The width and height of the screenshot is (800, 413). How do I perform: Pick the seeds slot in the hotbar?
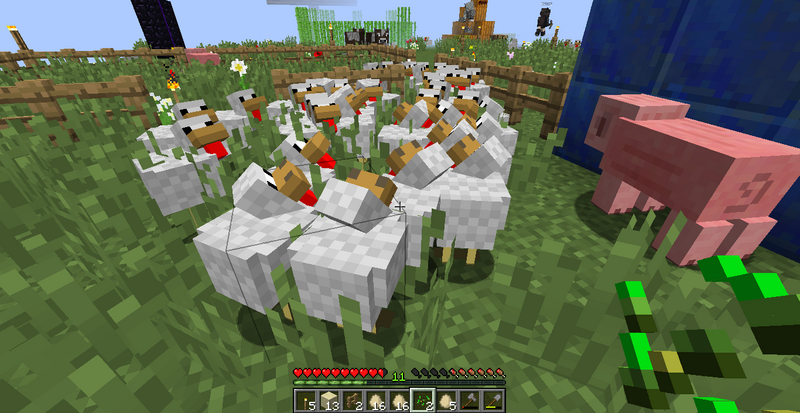click(x=422, y=401)
